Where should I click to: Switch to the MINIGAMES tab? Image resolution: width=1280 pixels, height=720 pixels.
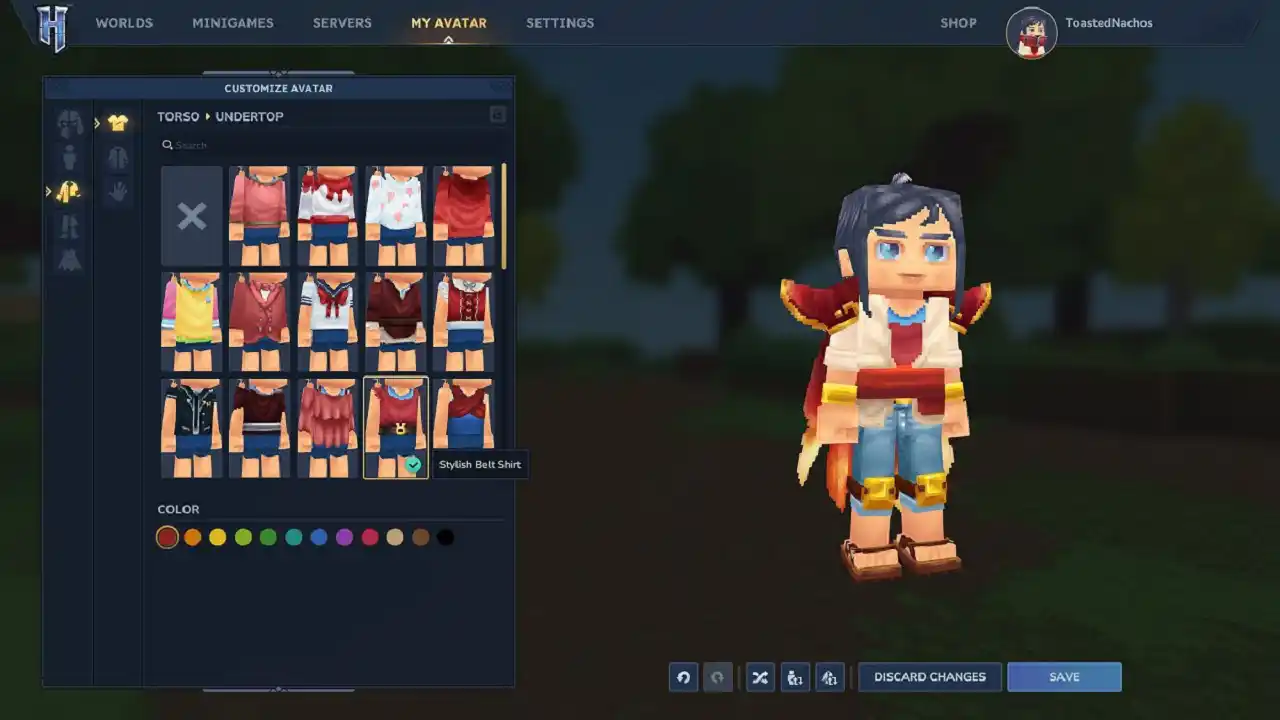[x=233, y=22]
